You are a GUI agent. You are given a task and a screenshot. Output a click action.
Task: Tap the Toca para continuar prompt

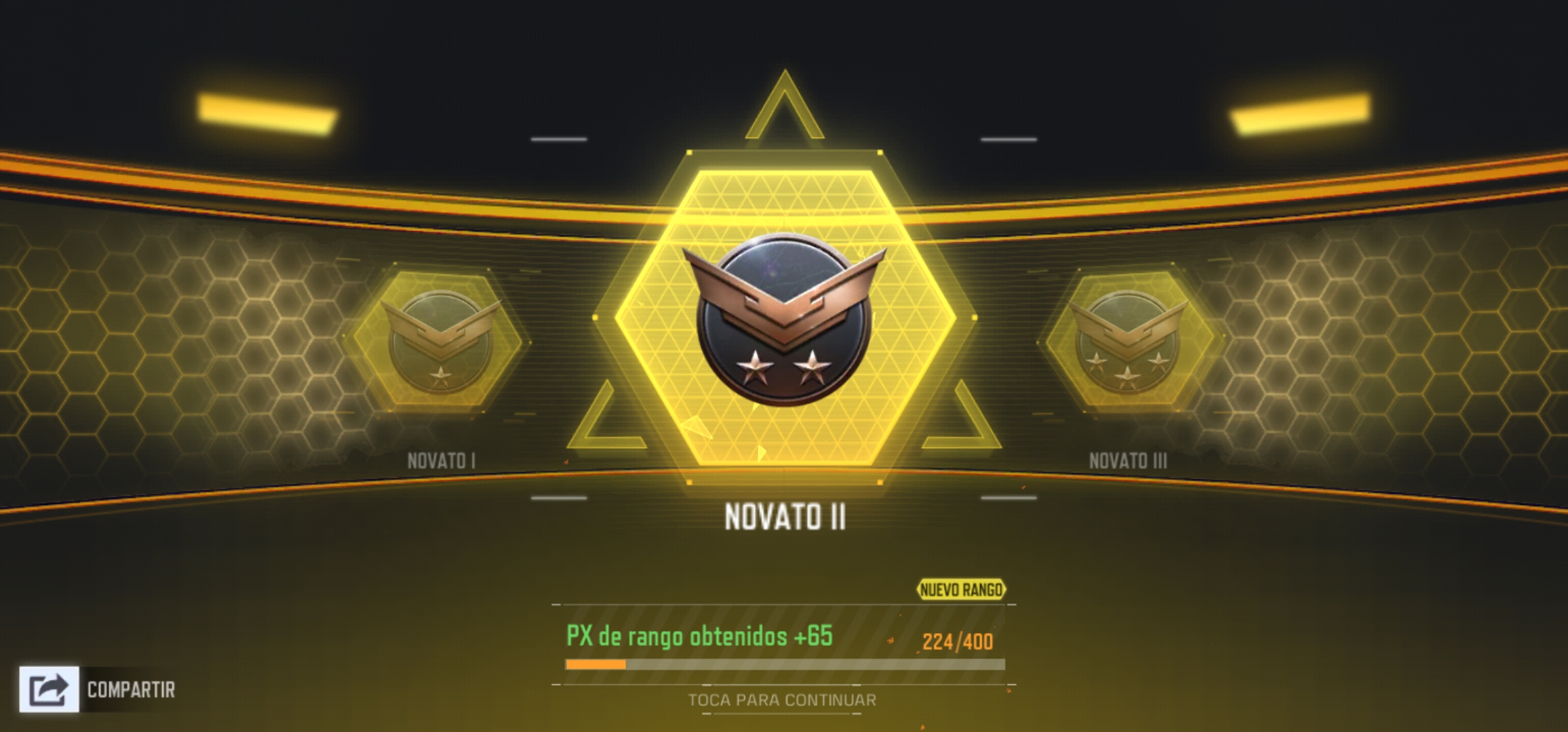coord(782,700)
